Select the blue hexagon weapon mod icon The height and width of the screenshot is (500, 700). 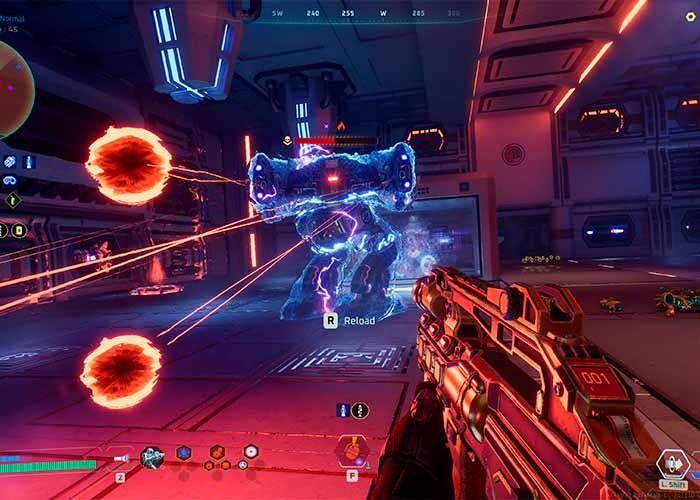(184, 453)
